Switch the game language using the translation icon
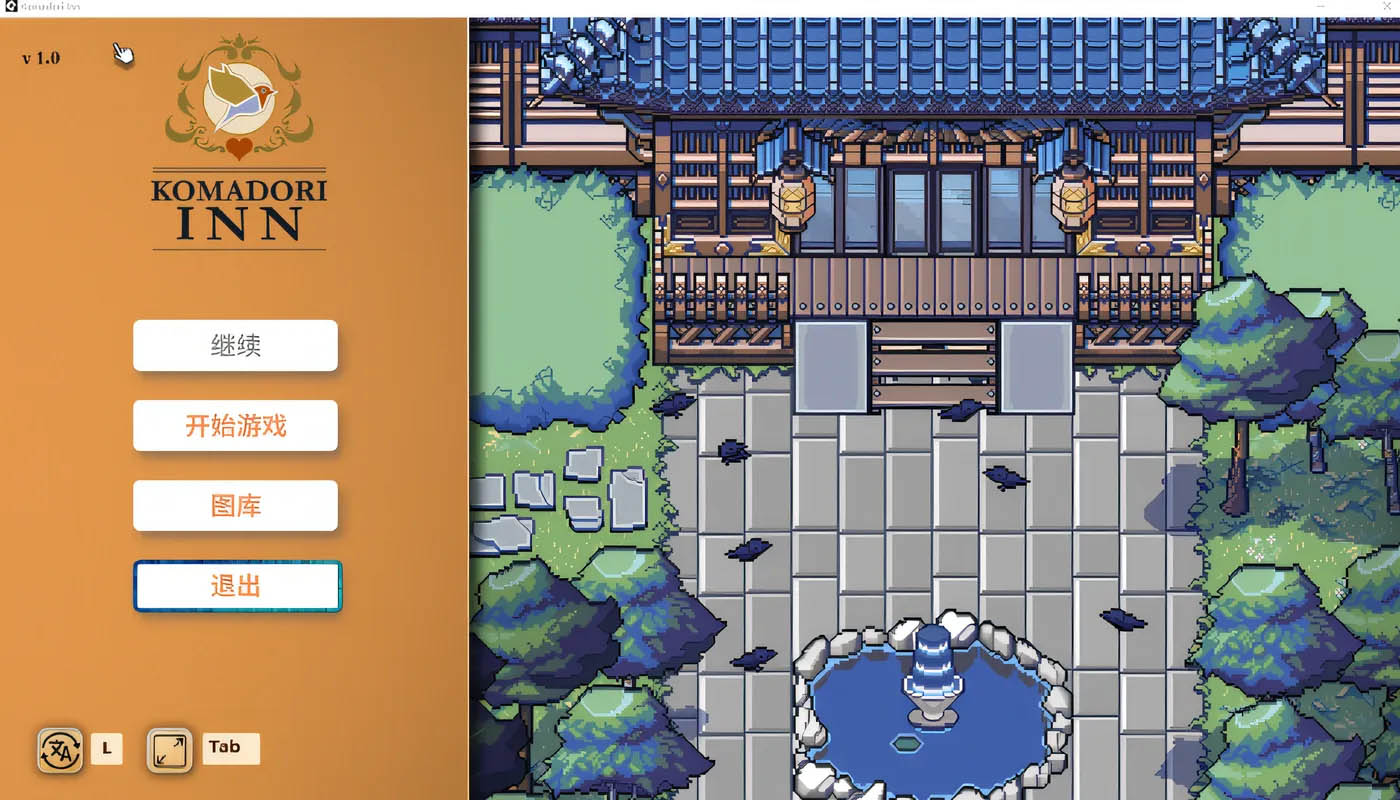The width and height of the screenshot is (1400, 800). tap(58, 749)
